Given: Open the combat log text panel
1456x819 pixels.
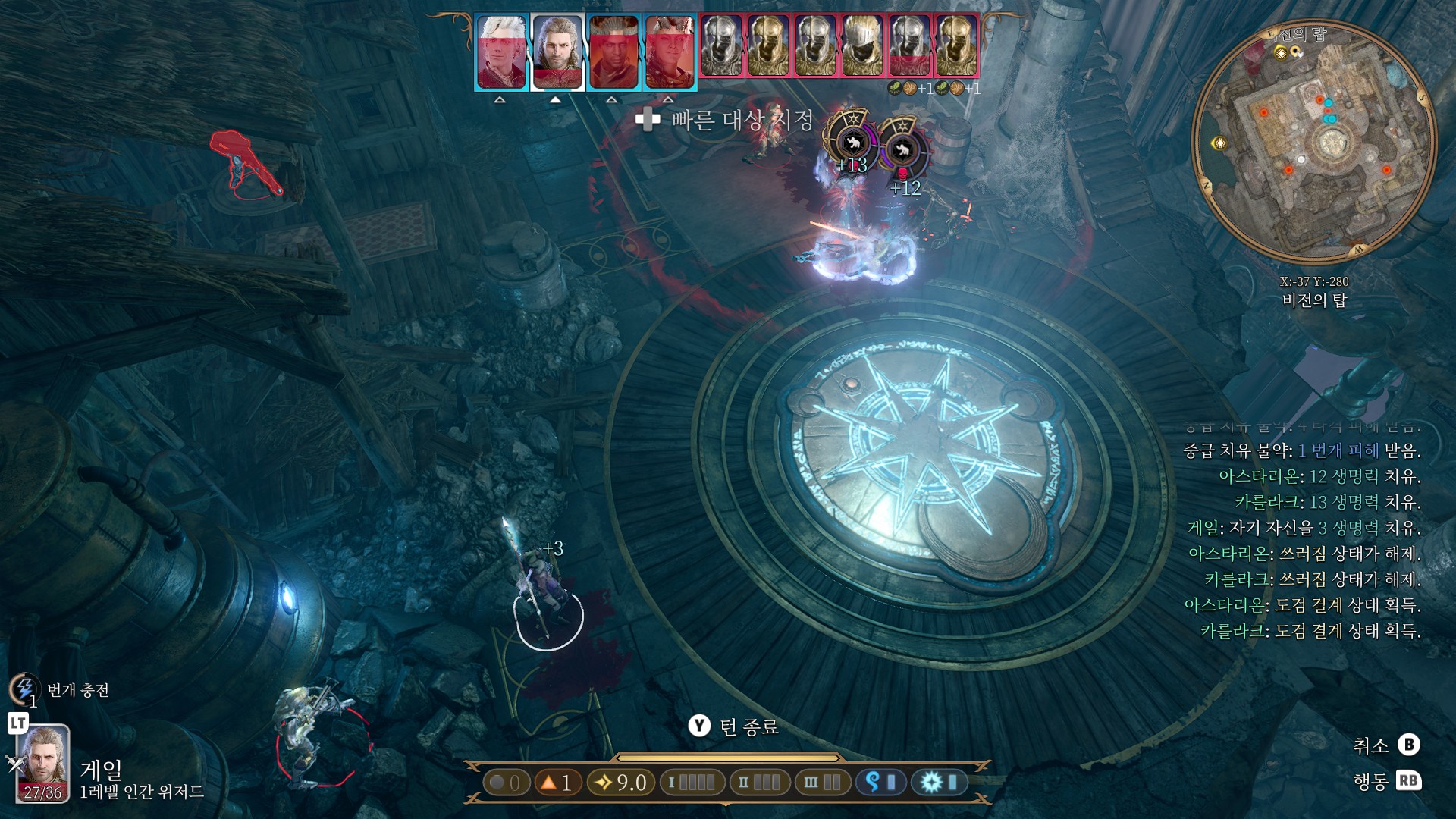Looking at the screenshot, I should (x=1303, y=539).
